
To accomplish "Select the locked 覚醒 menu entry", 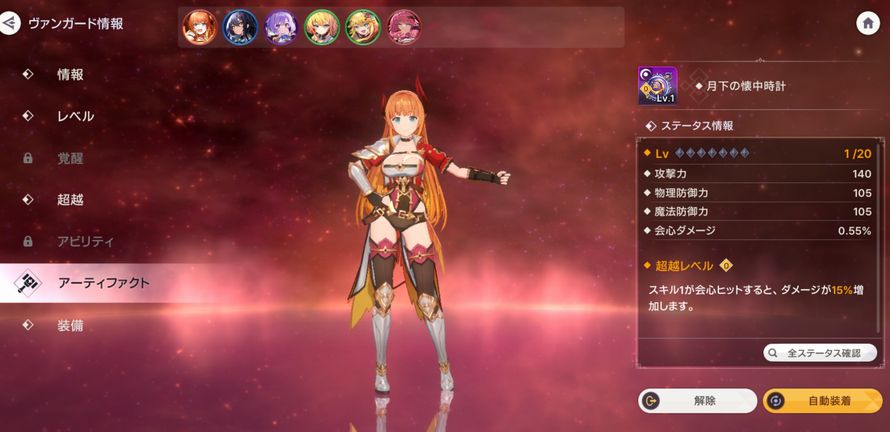I will pos(70,158).
